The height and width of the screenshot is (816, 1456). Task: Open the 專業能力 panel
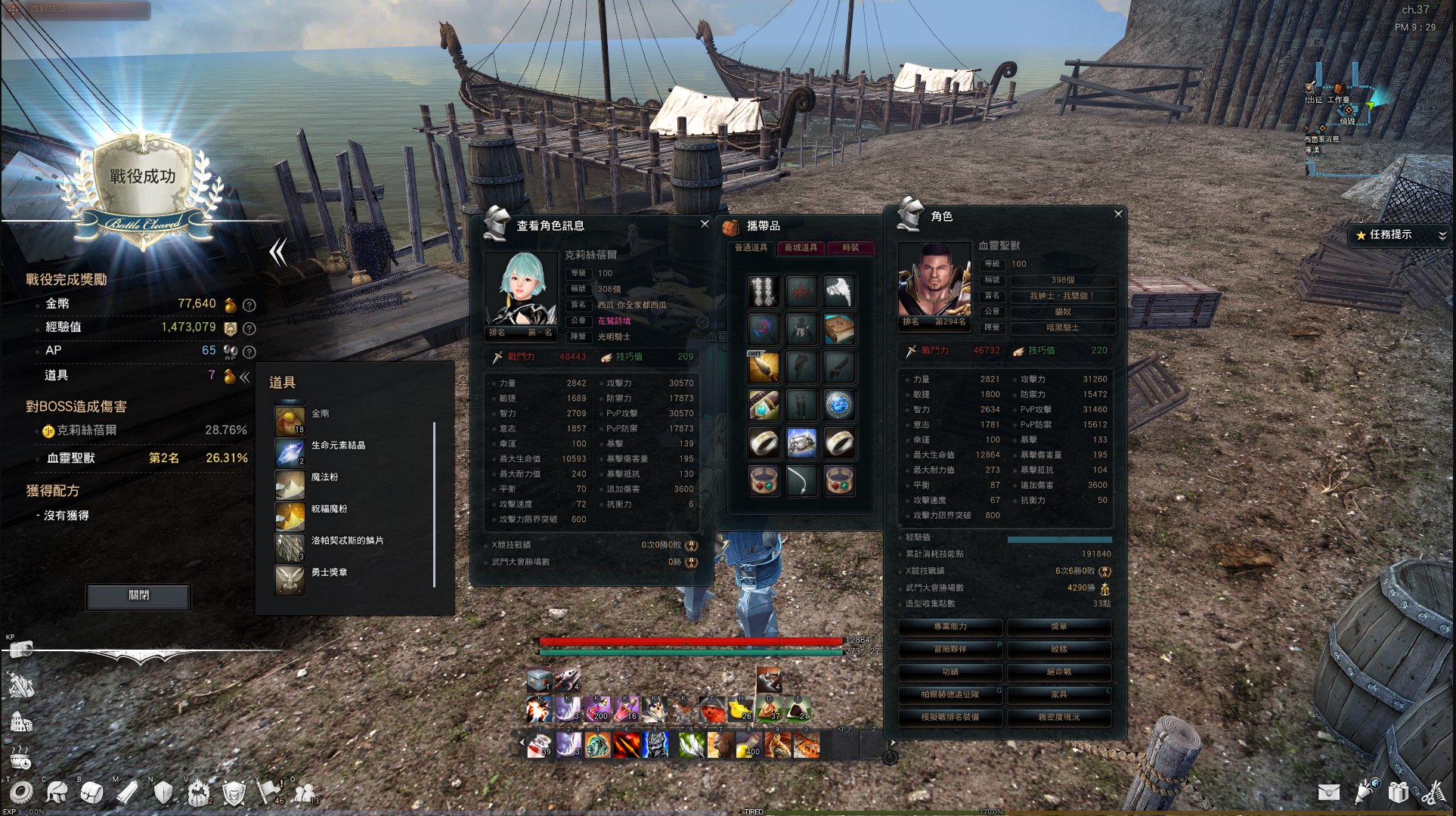point(950,627)
